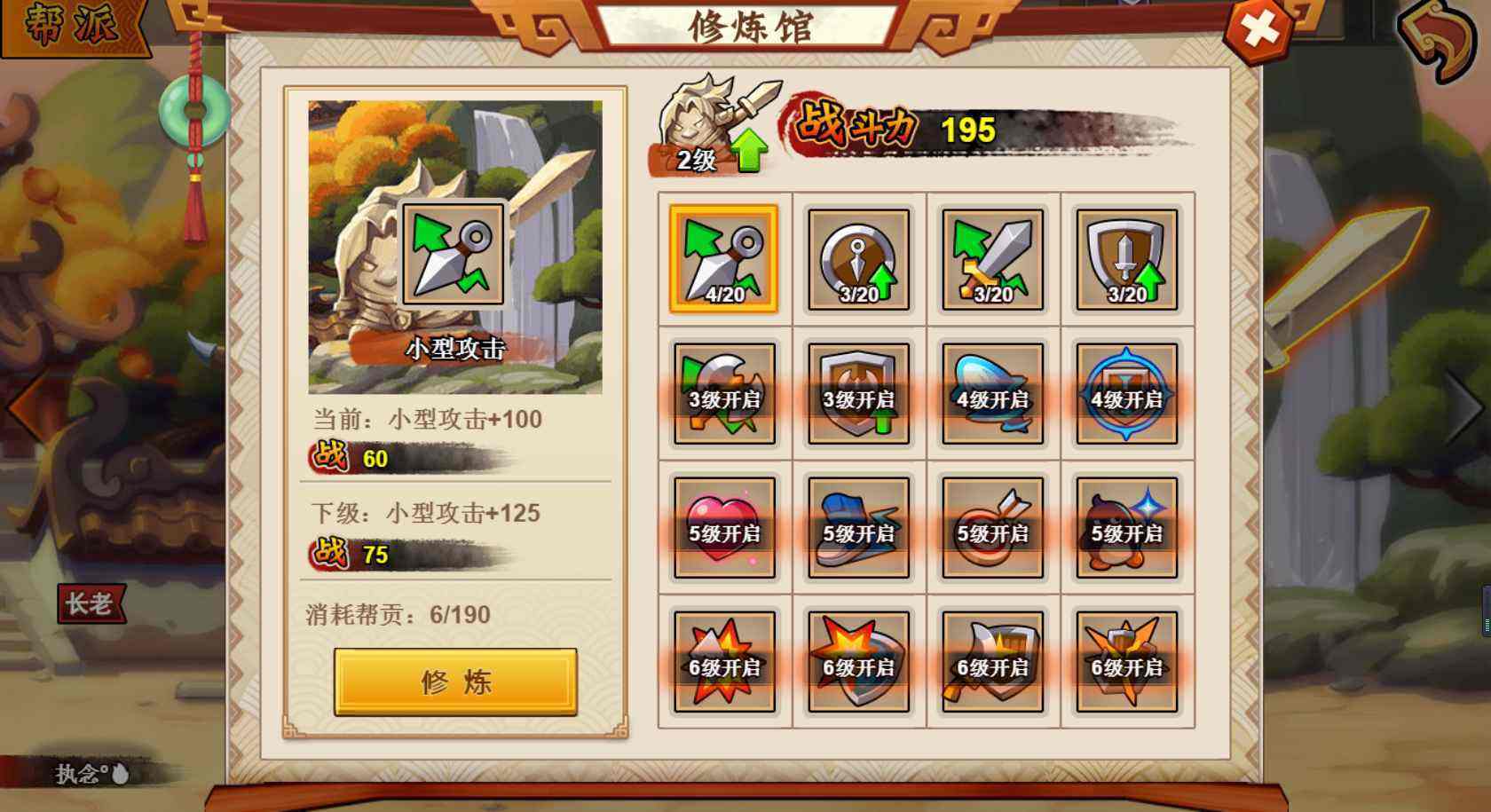Image resolution: width=1491 pixels, height=812 pixels.
Task: View the blue airship skill unlocked at level 4
Action: tap(991, 393)
